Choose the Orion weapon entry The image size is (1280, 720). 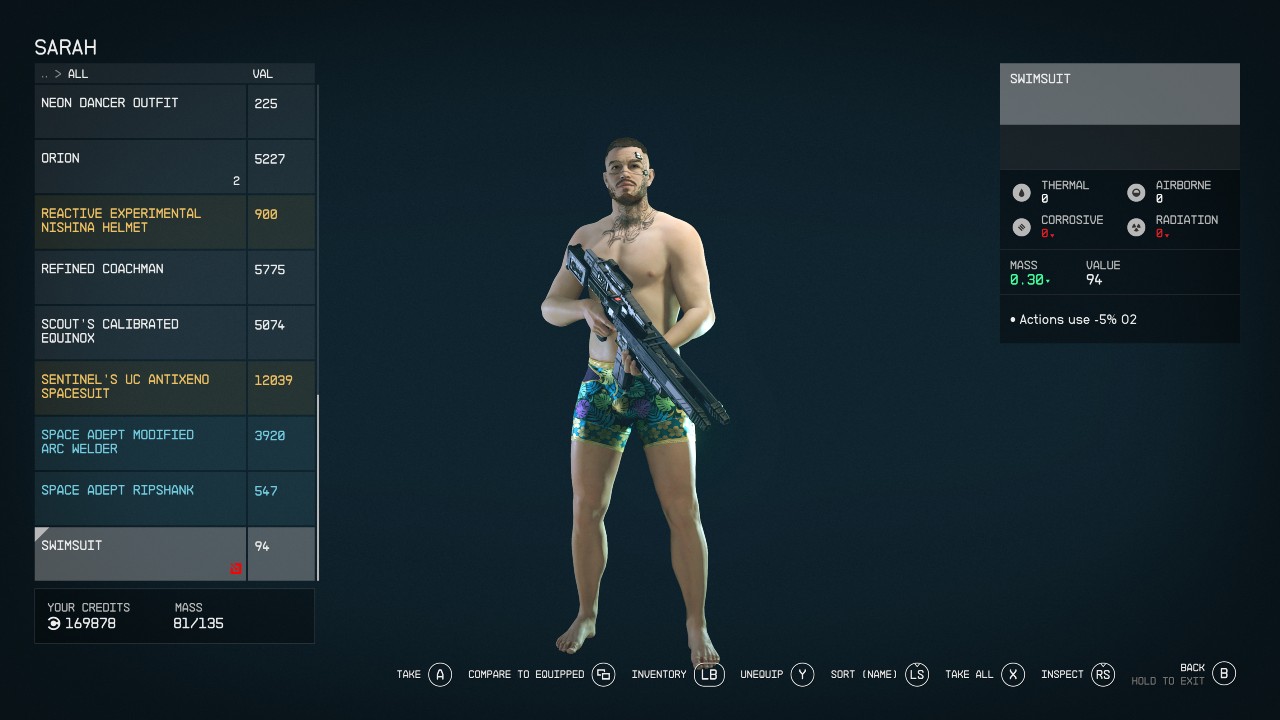140,166
